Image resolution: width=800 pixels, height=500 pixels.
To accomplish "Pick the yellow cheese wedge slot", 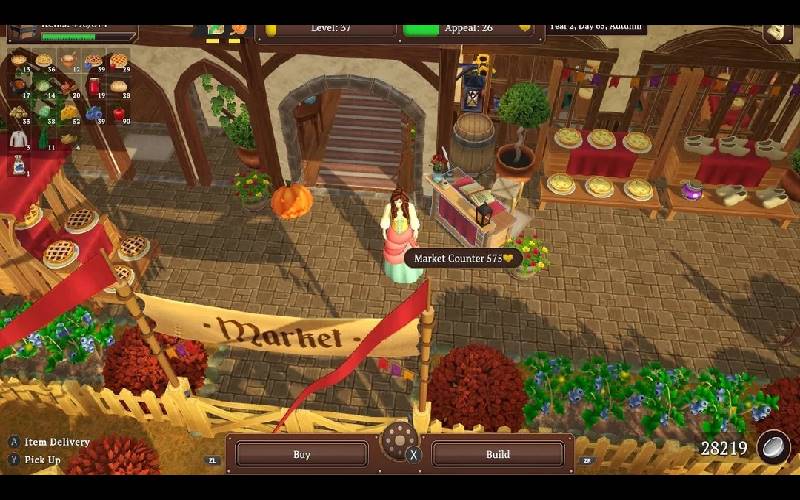I will [x=69, y=113].
